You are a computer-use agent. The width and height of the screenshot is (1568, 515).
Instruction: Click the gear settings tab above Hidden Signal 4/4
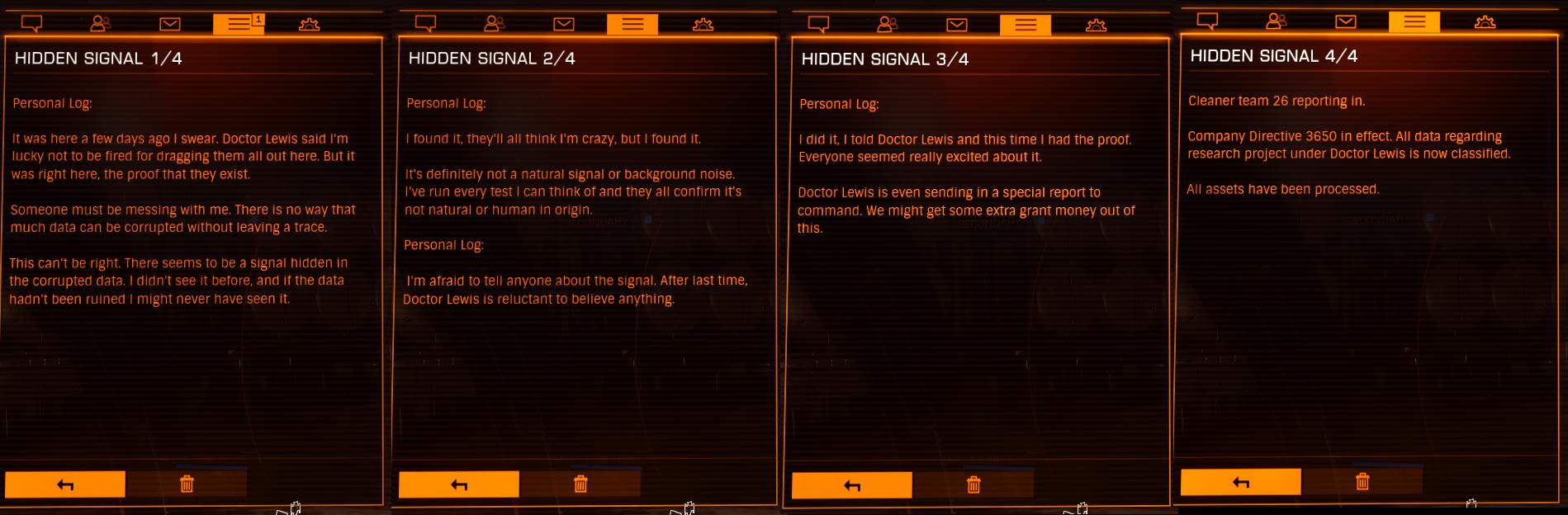1485,21
